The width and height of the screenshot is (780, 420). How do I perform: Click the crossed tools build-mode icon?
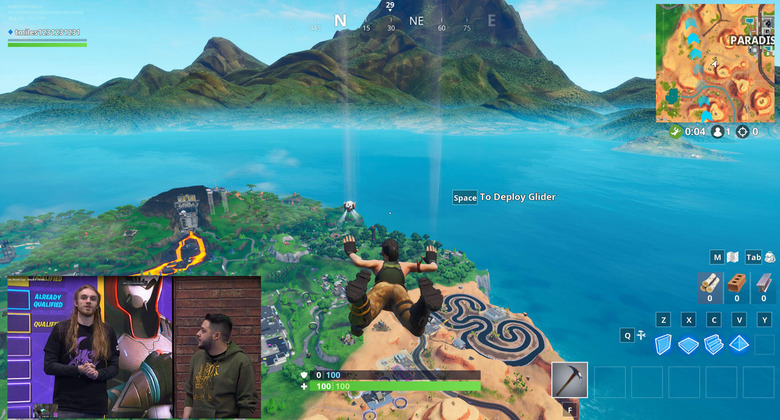(641, 336)
